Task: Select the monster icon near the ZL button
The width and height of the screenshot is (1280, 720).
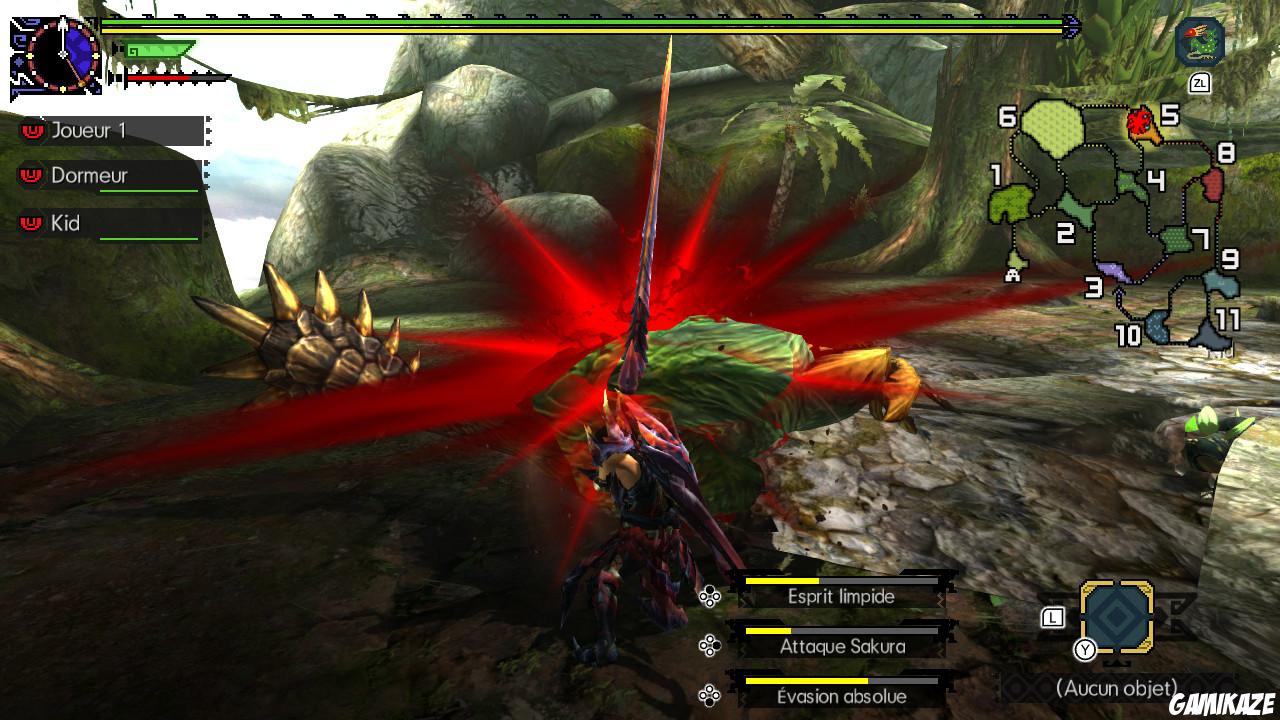Action: (x=1199, y=42)
